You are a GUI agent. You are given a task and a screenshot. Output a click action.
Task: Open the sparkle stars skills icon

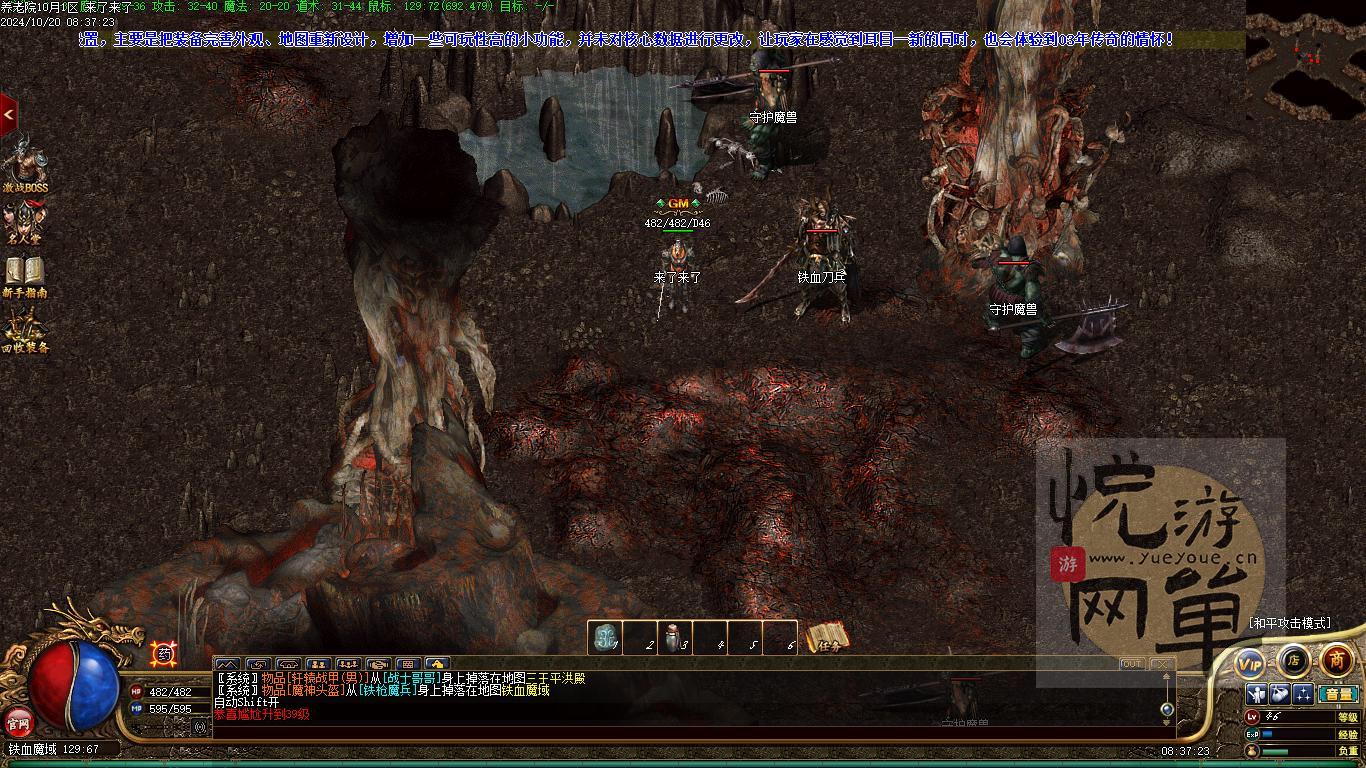point(1303,694)
